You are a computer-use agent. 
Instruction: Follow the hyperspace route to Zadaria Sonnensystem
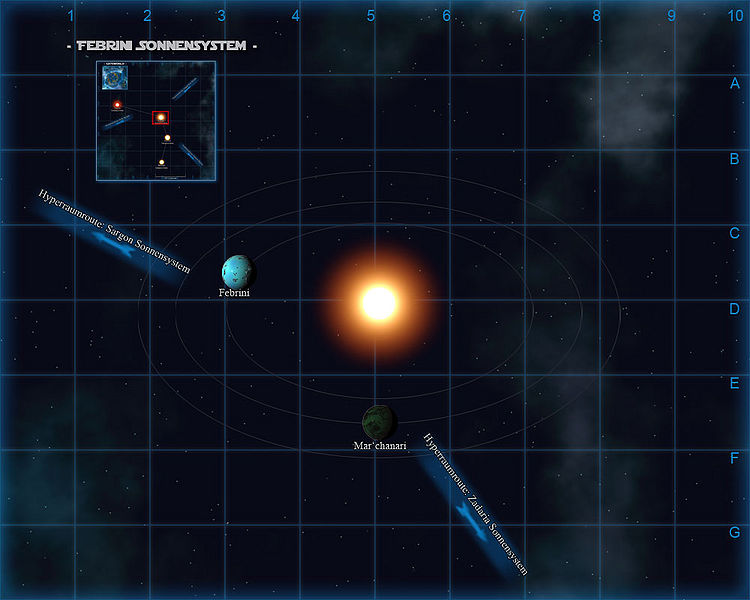(473, 505)
